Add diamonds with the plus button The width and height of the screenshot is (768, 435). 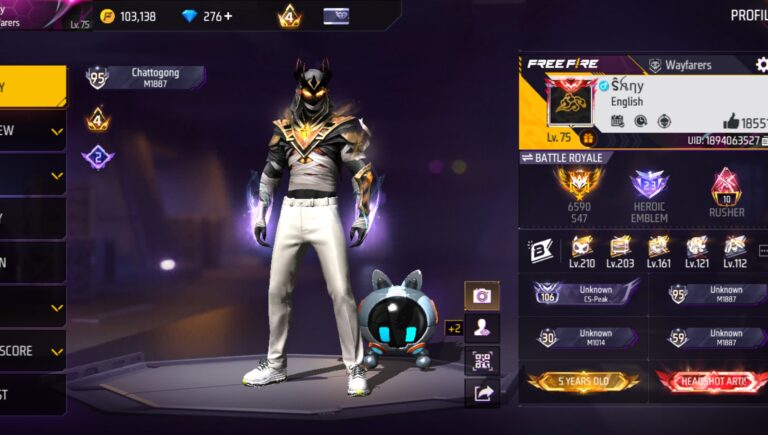click(x=227, y=16)
